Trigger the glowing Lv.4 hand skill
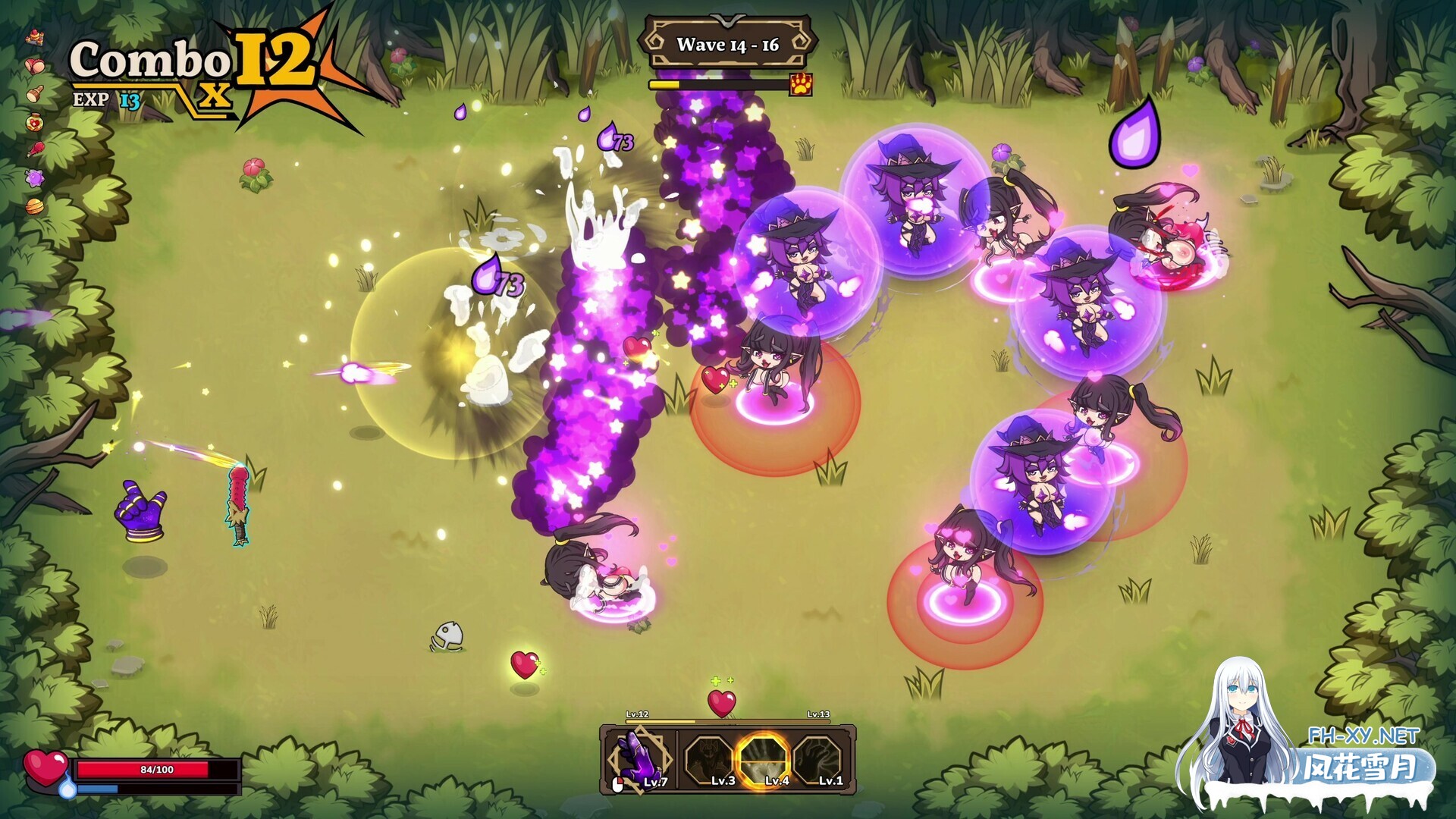 [764, 760]
